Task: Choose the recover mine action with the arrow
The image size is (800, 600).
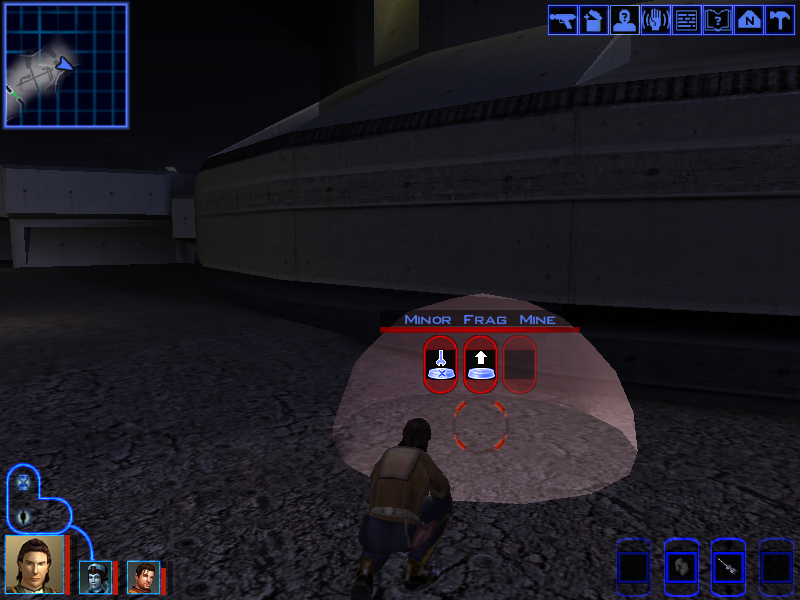Action: pyautogui.click(x=481, y=364)
